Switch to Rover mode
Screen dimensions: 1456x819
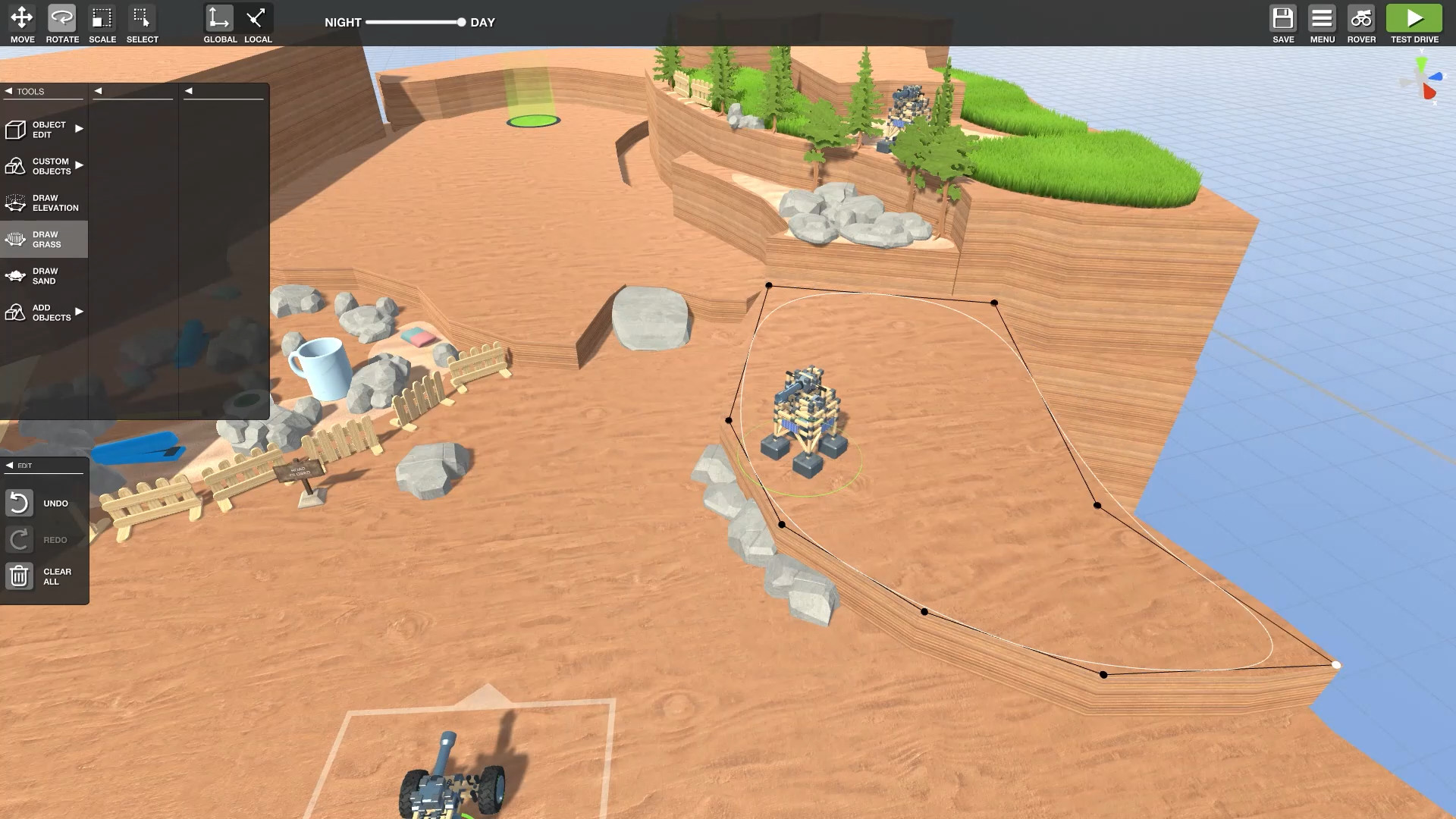point(1361,19)
